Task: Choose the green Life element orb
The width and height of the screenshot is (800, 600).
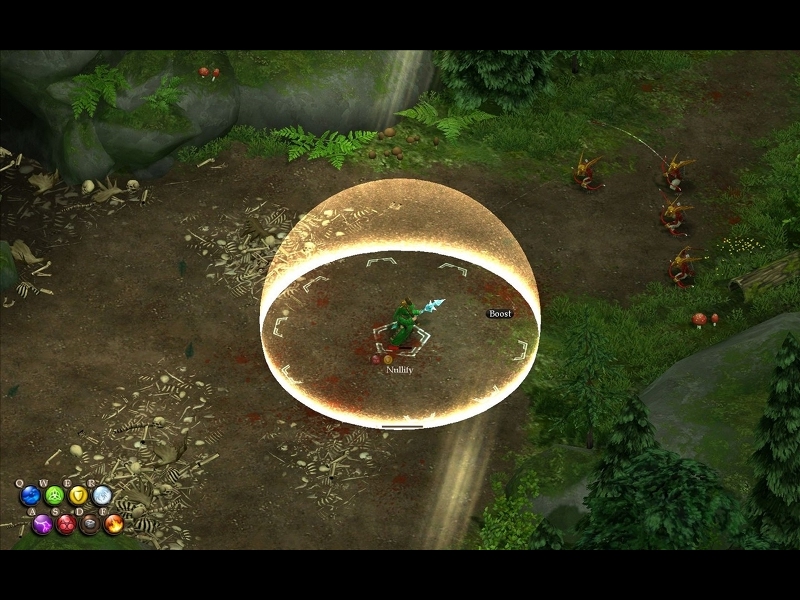Action: pyautogui.click(x=55, y=495)
